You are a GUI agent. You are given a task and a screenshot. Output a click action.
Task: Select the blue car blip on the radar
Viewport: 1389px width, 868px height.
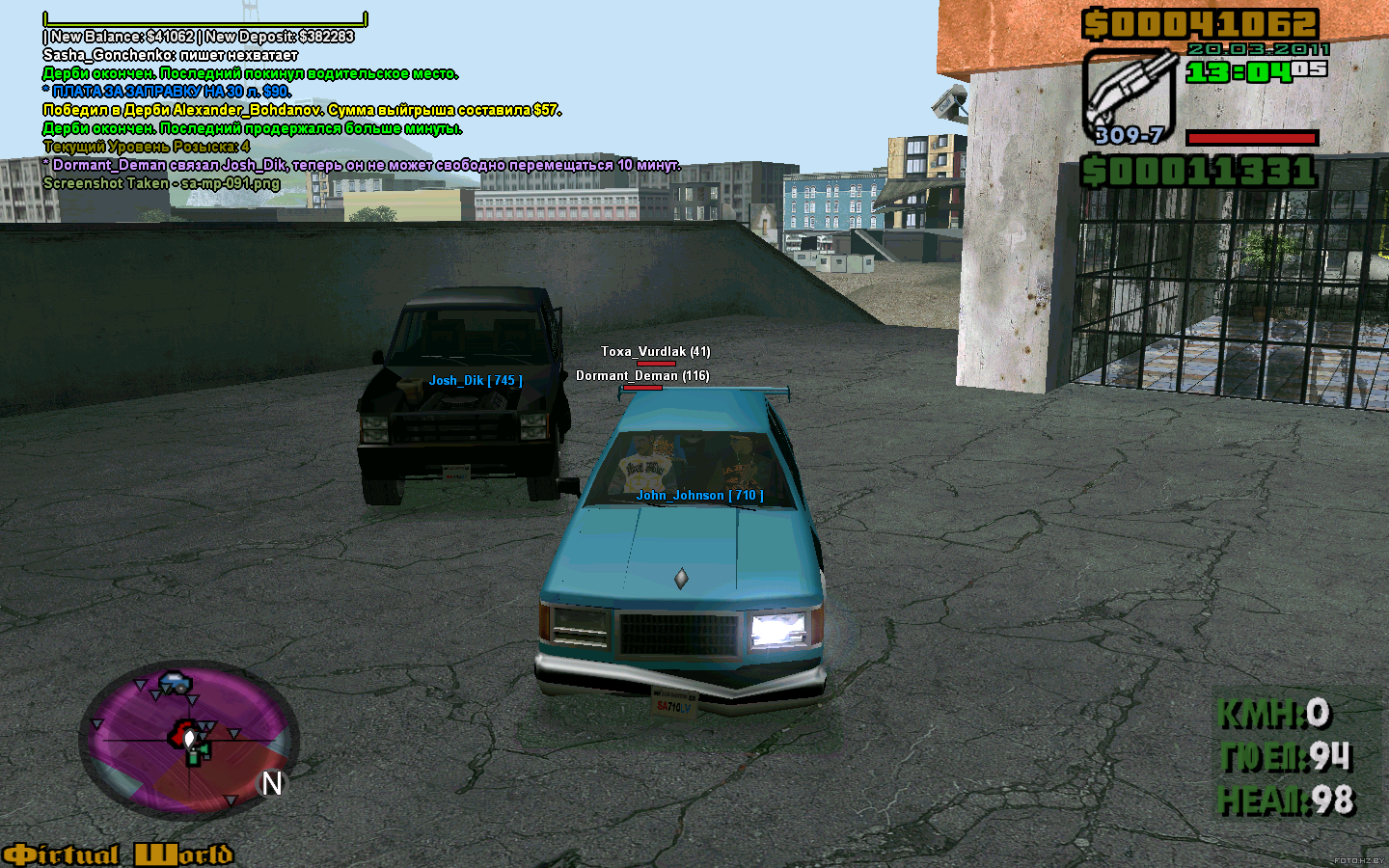click(175, 683)
